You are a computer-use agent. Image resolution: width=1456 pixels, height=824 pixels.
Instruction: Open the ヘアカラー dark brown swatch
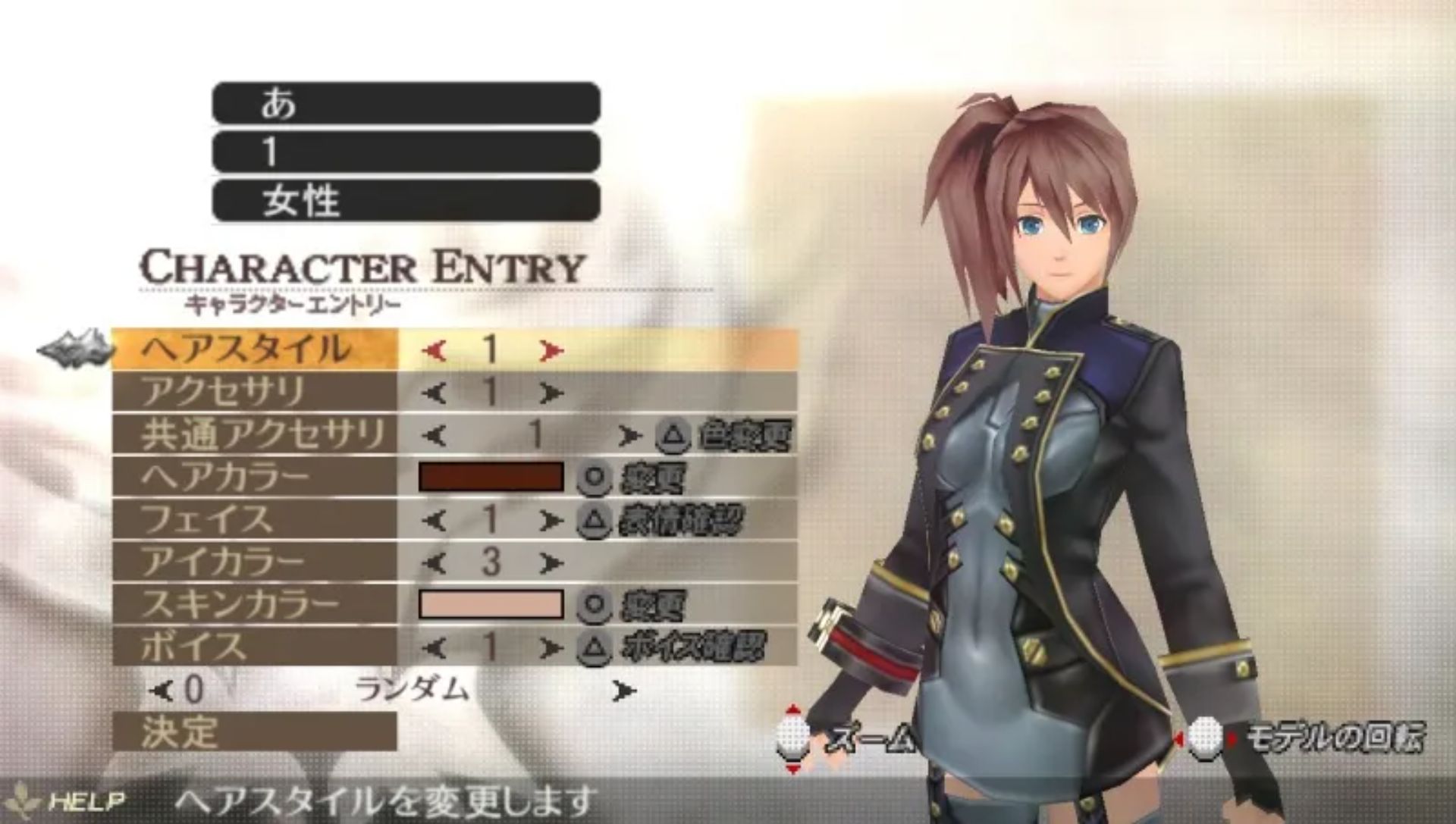click(491, 477)
